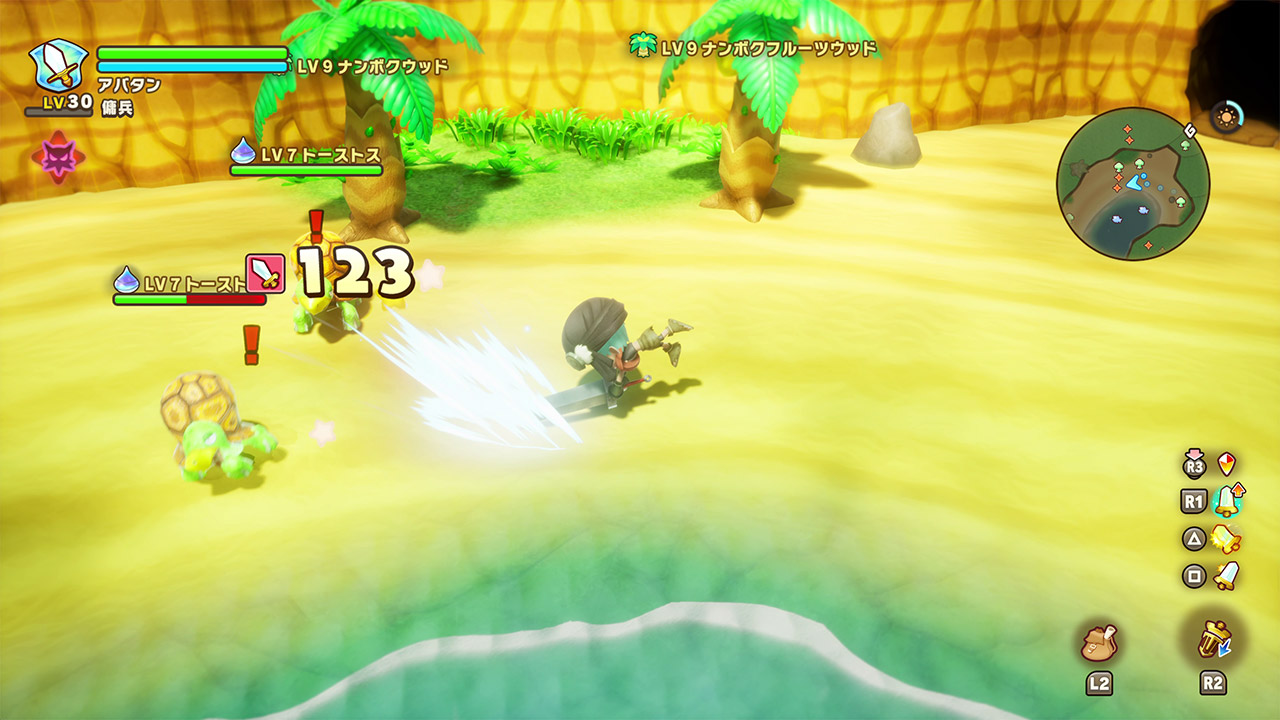Screen dimensions: 1280x720
Task: Select the basic white sword attack icon
Action: 1226,576
